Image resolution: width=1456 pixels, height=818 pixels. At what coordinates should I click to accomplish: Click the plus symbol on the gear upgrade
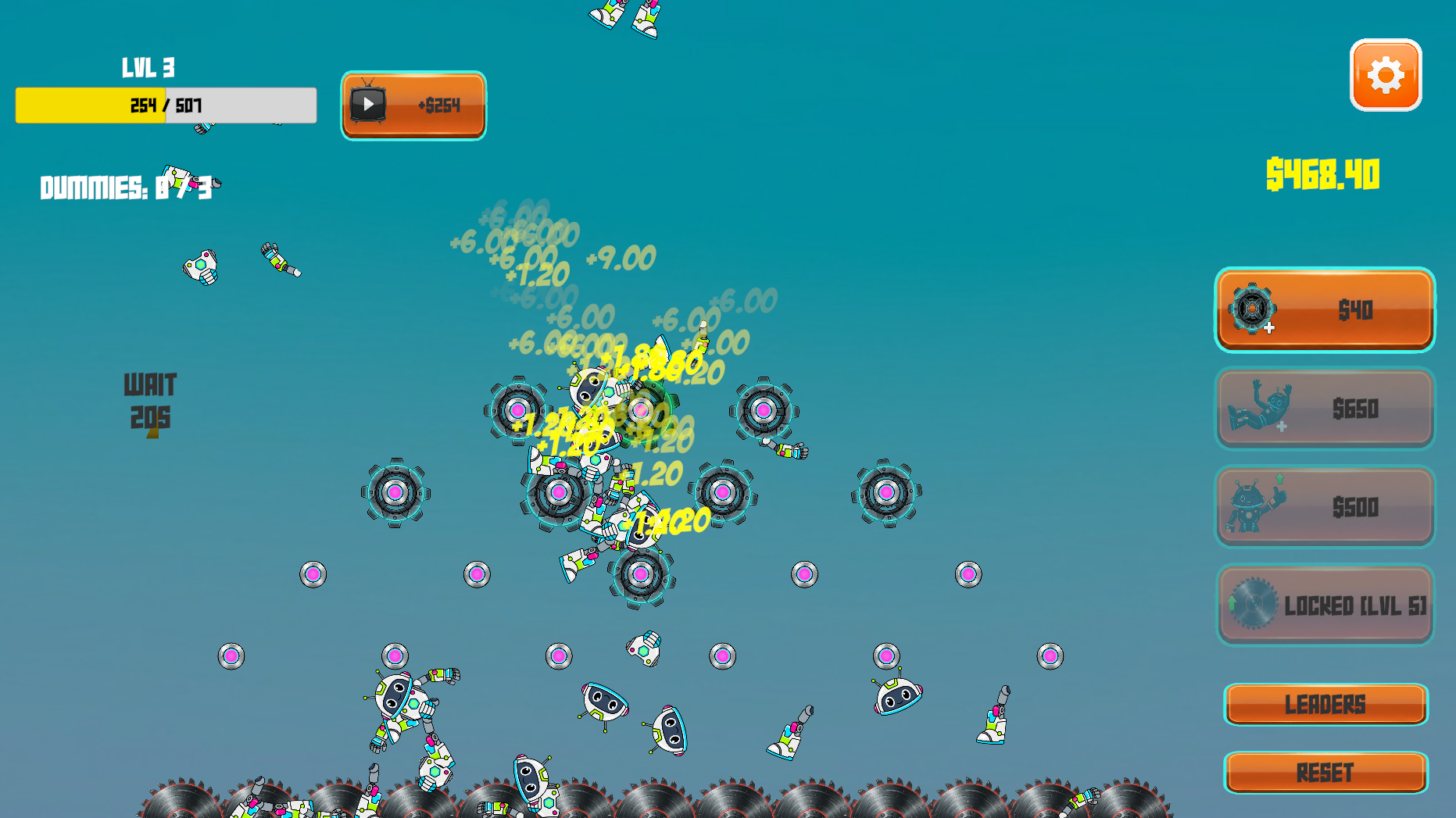pos(1270,328)
